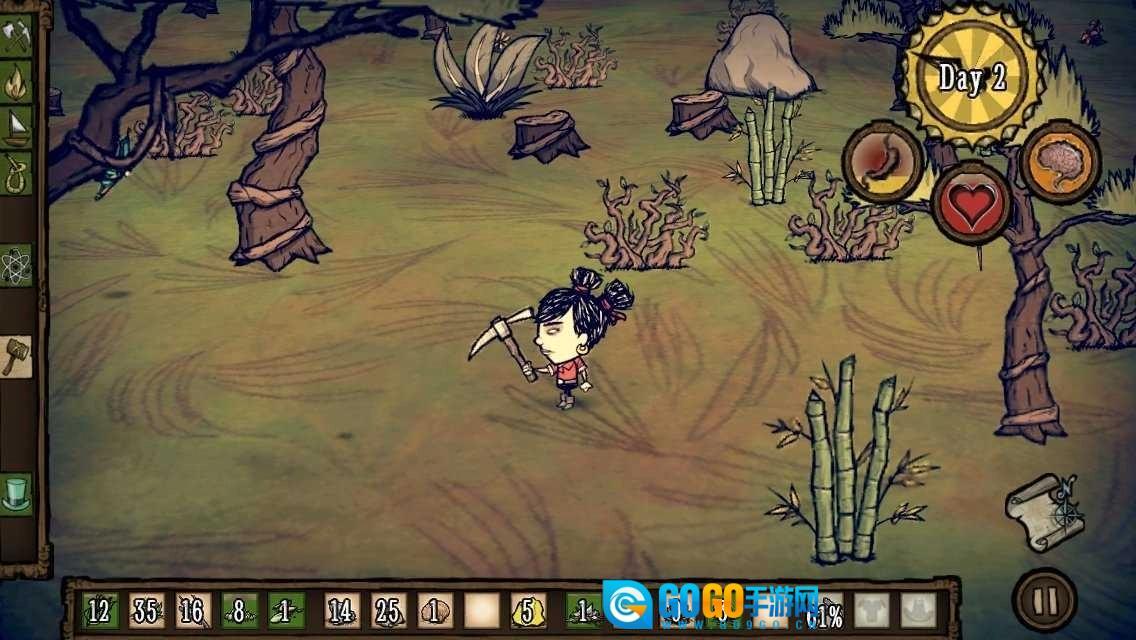Open the Fire crafting tab
The height and width of the screenshot is (640, 1136).
(x=17, y=82)
